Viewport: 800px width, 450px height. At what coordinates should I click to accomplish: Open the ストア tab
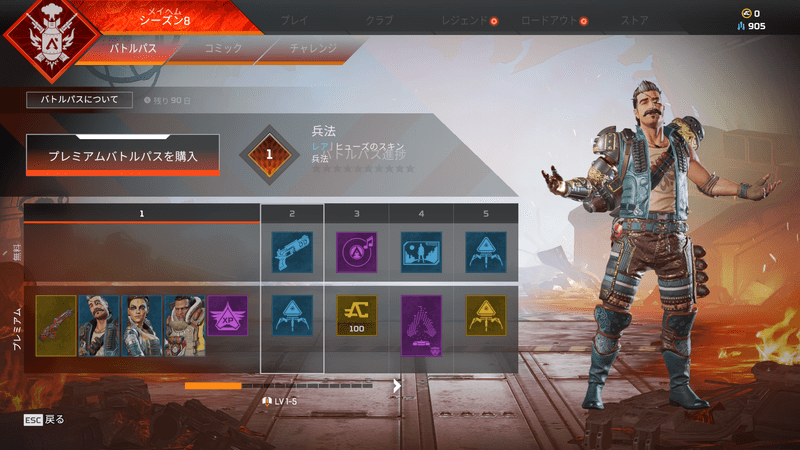coord(634,19)
